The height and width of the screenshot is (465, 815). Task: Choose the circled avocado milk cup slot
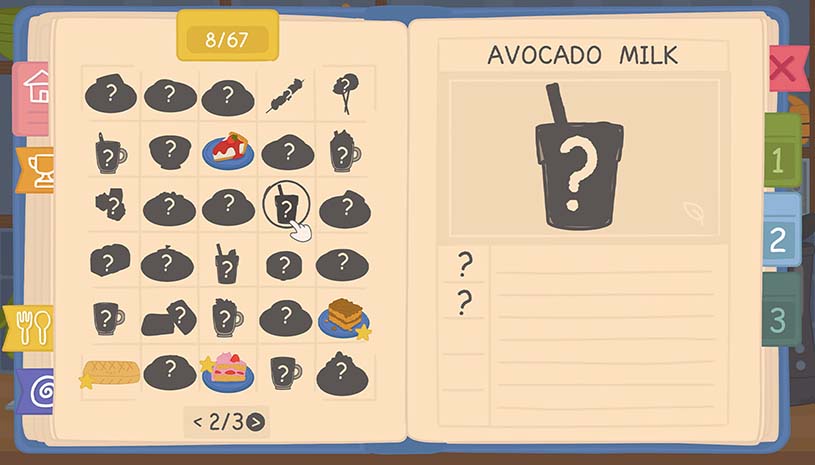[286, 207]
